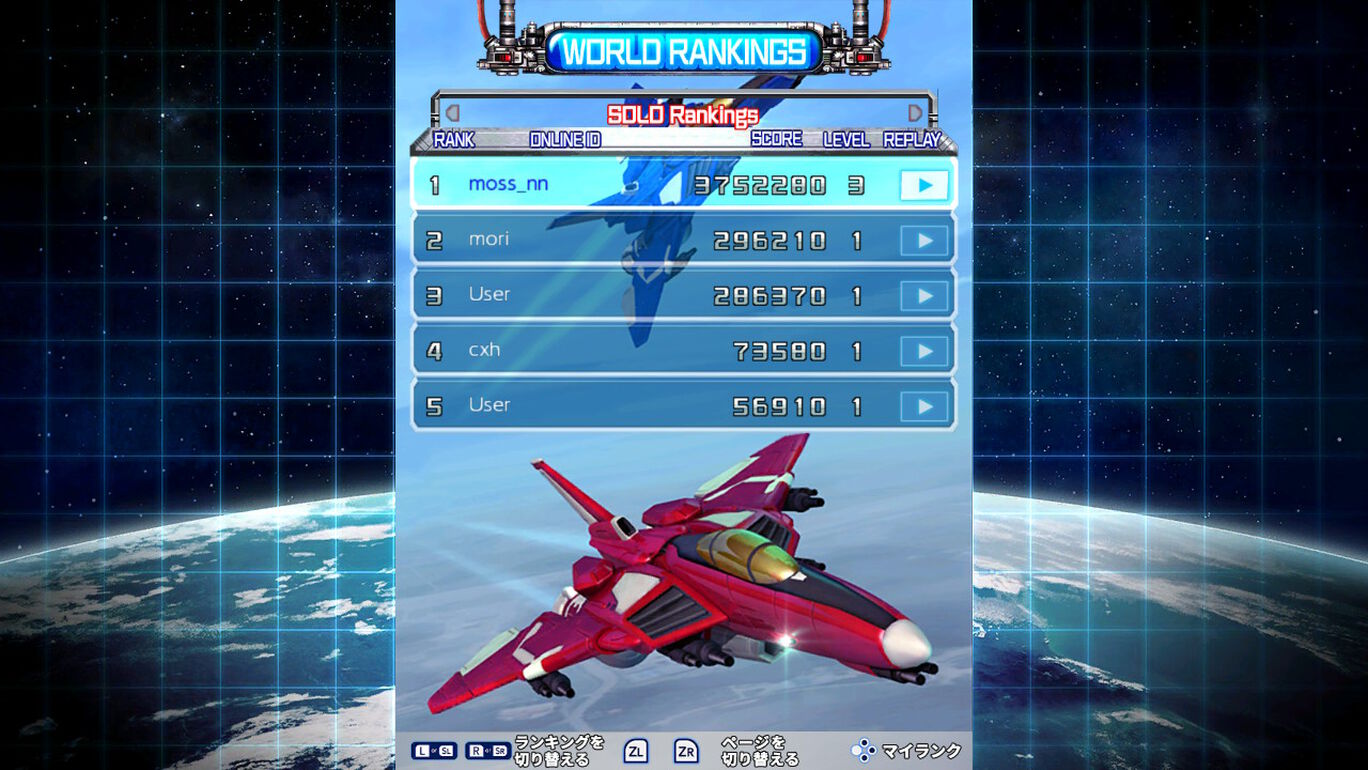The image size is (1368, 770).
Task: Play the rank 5 User replay
Action: tap(923, 406)
